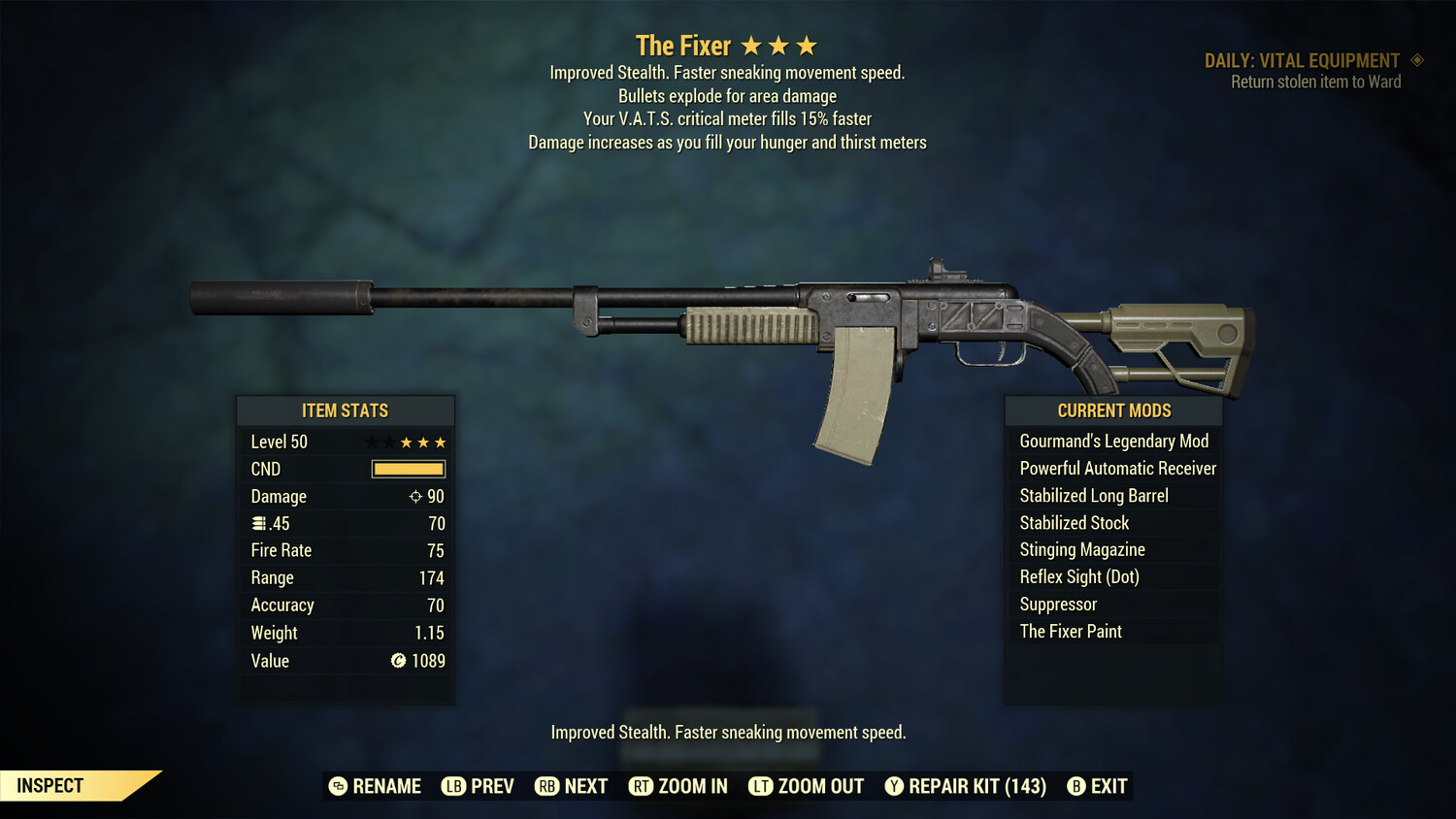Open the Gourmand's Legendary Mod entry

[1113, 441]
